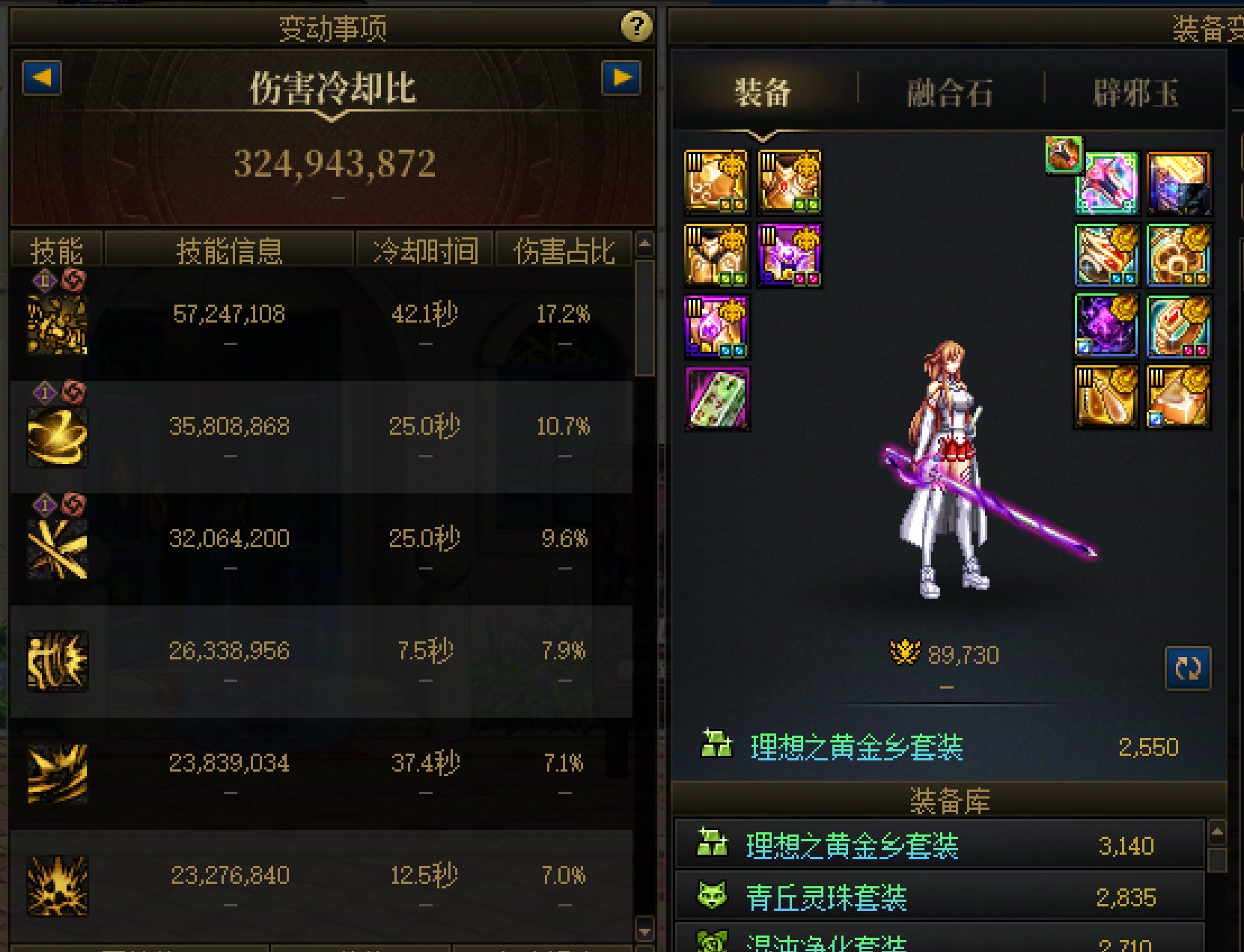Select the purple orb accessory in the right slot
This screenshot has width=1244, height=952.
tap(1105, 326)
